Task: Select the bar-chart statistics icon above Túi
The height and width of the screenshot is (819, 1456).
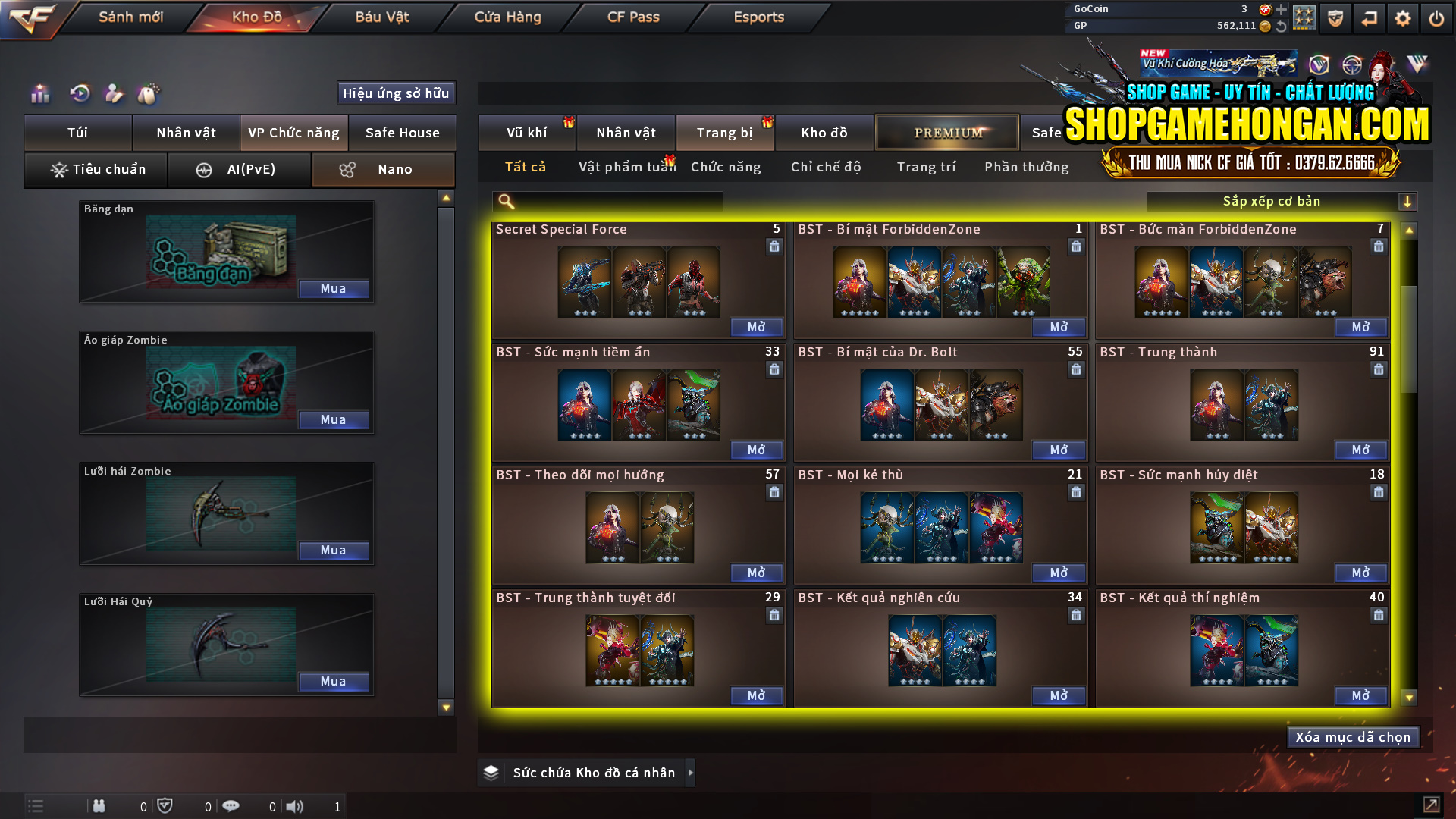Action: (39, 94)
